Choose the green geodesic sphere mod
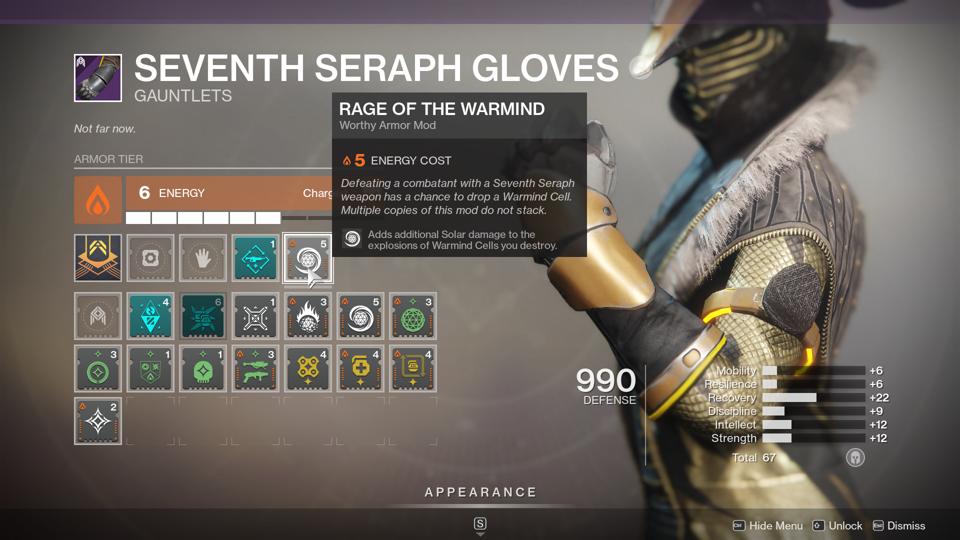 click(412, 316)
